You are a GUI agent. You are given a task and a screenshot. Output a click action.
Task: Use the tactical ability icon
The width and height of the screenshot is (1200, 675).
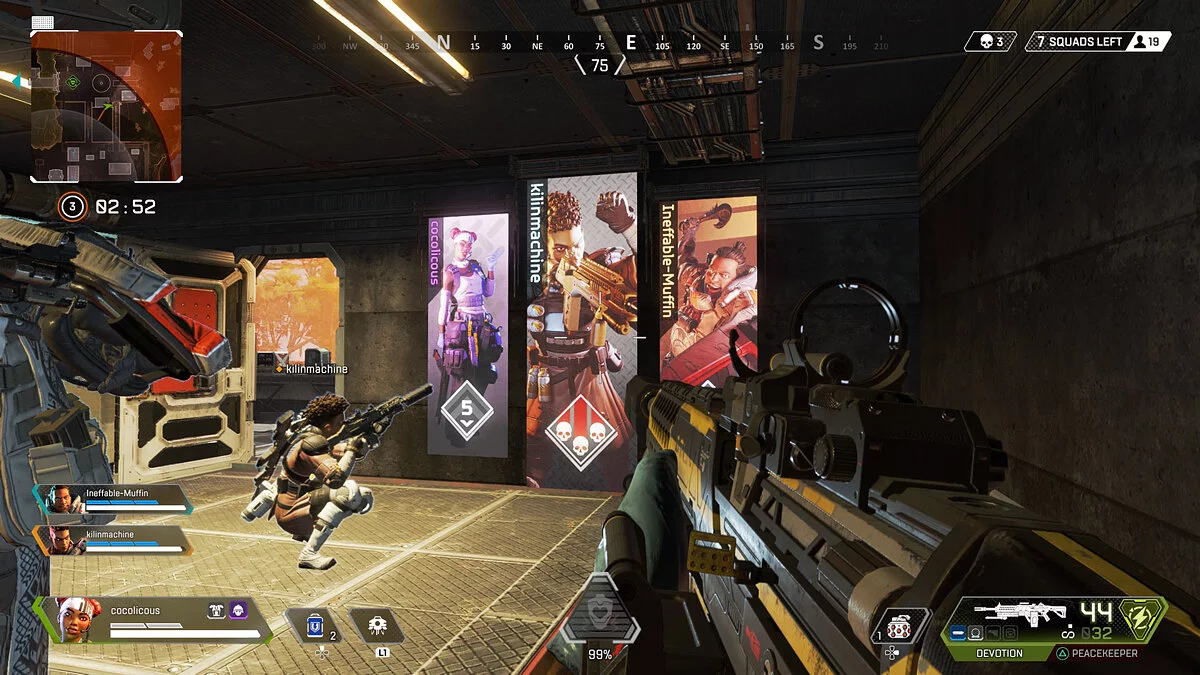[x=377, y=627]
